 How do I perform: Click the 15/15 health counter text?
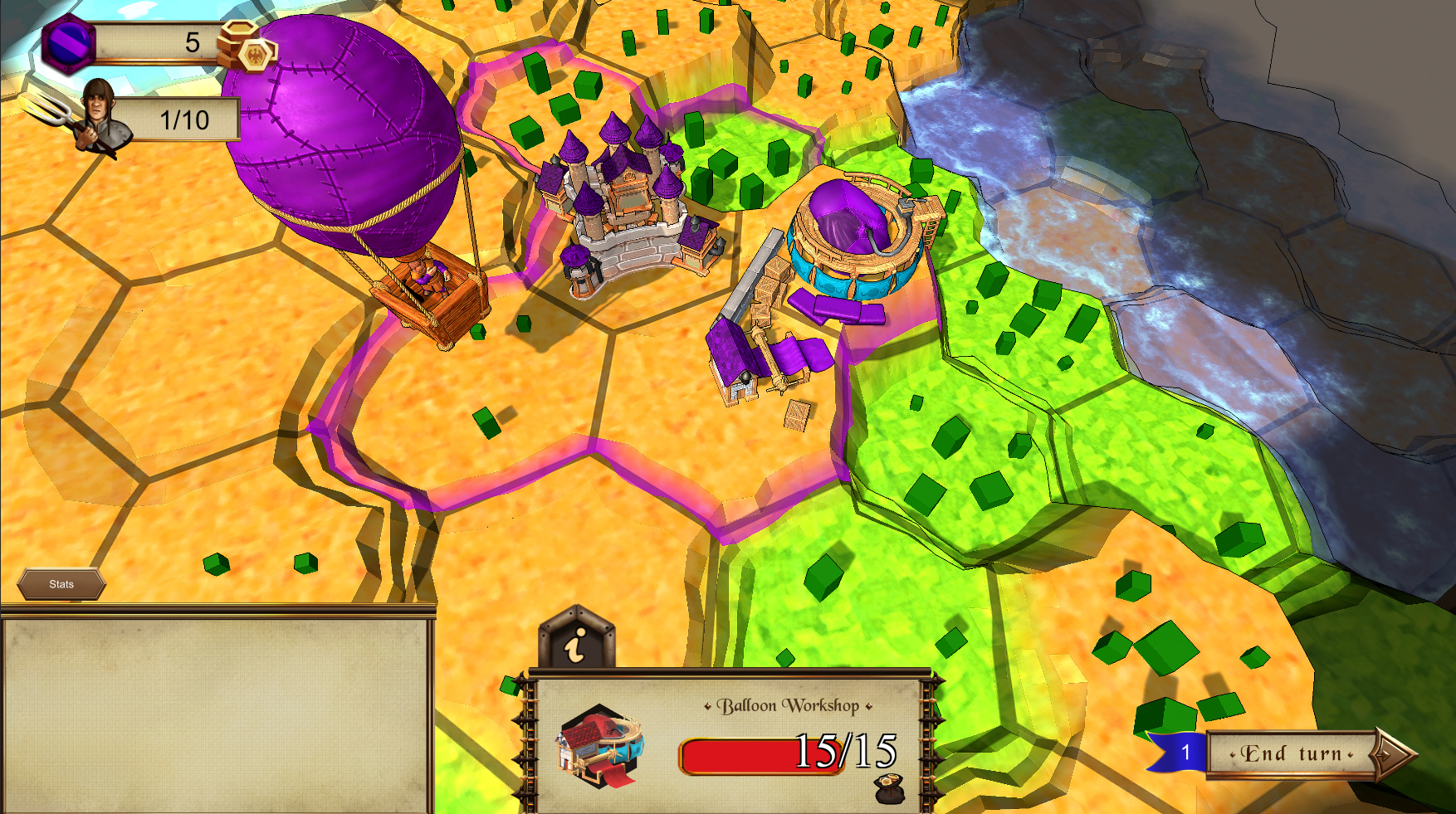(x=848, y=752)
